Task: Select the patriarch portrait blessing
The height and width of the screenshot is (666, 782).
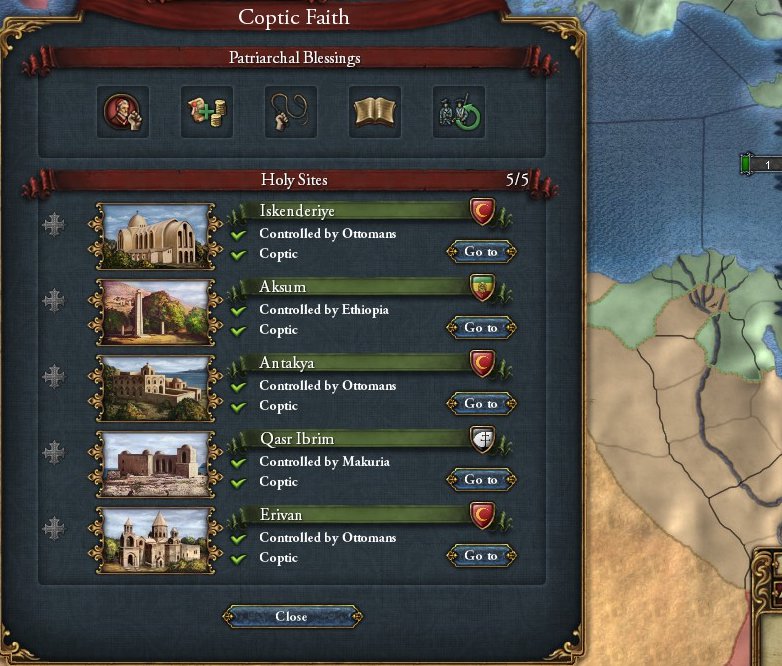Action: [123, 112]
